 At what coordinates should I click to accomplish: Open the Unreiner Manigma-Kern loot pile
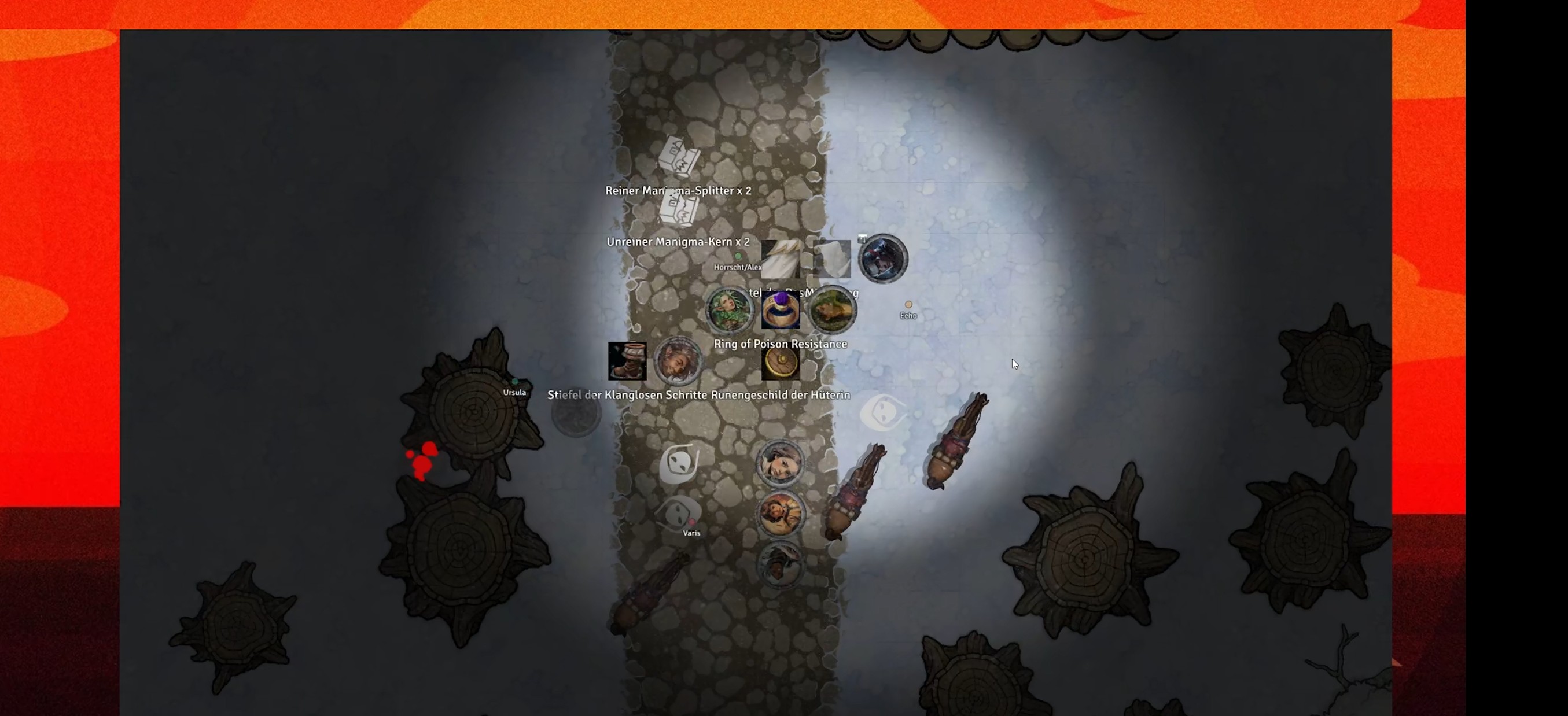[679, 210]
